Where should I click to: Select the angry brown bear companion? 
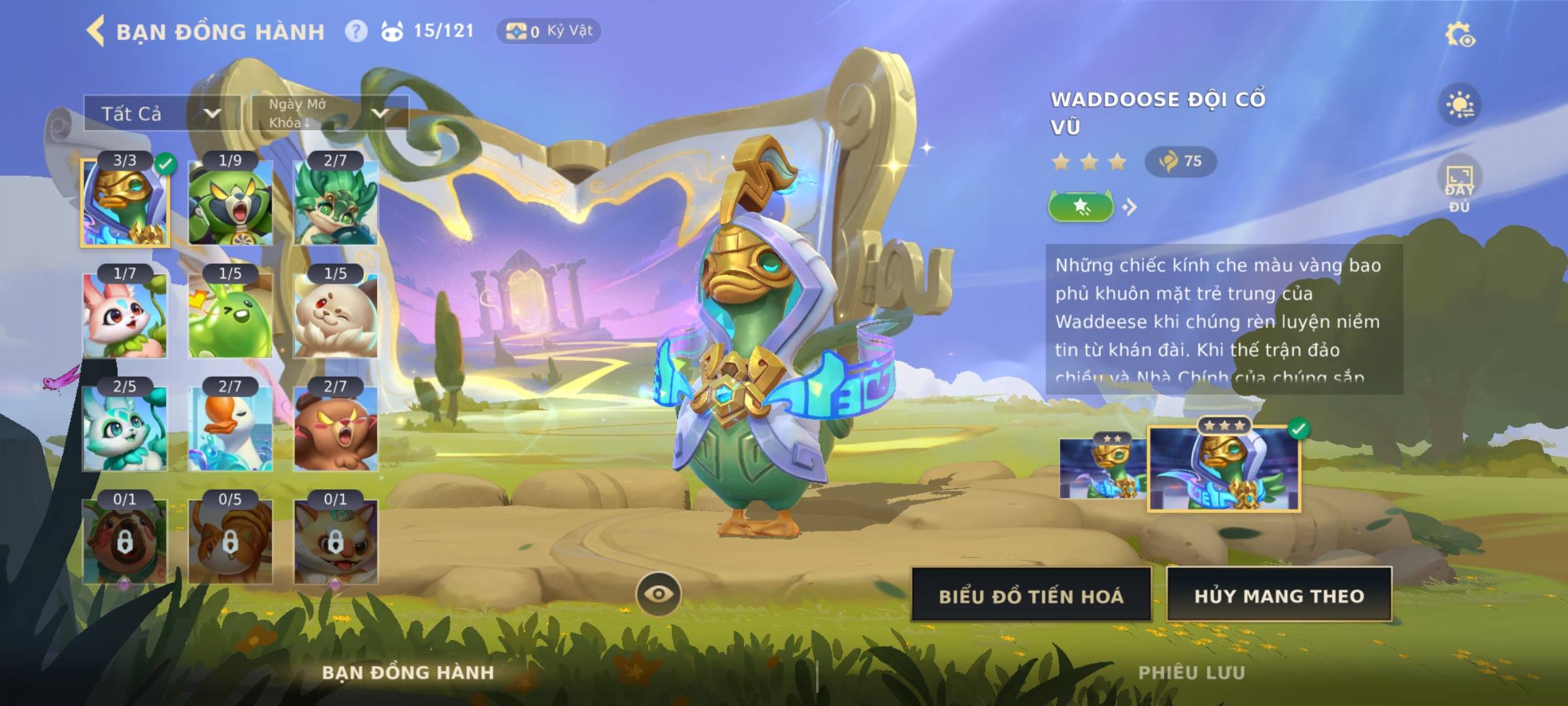click(x=335, y=429)
